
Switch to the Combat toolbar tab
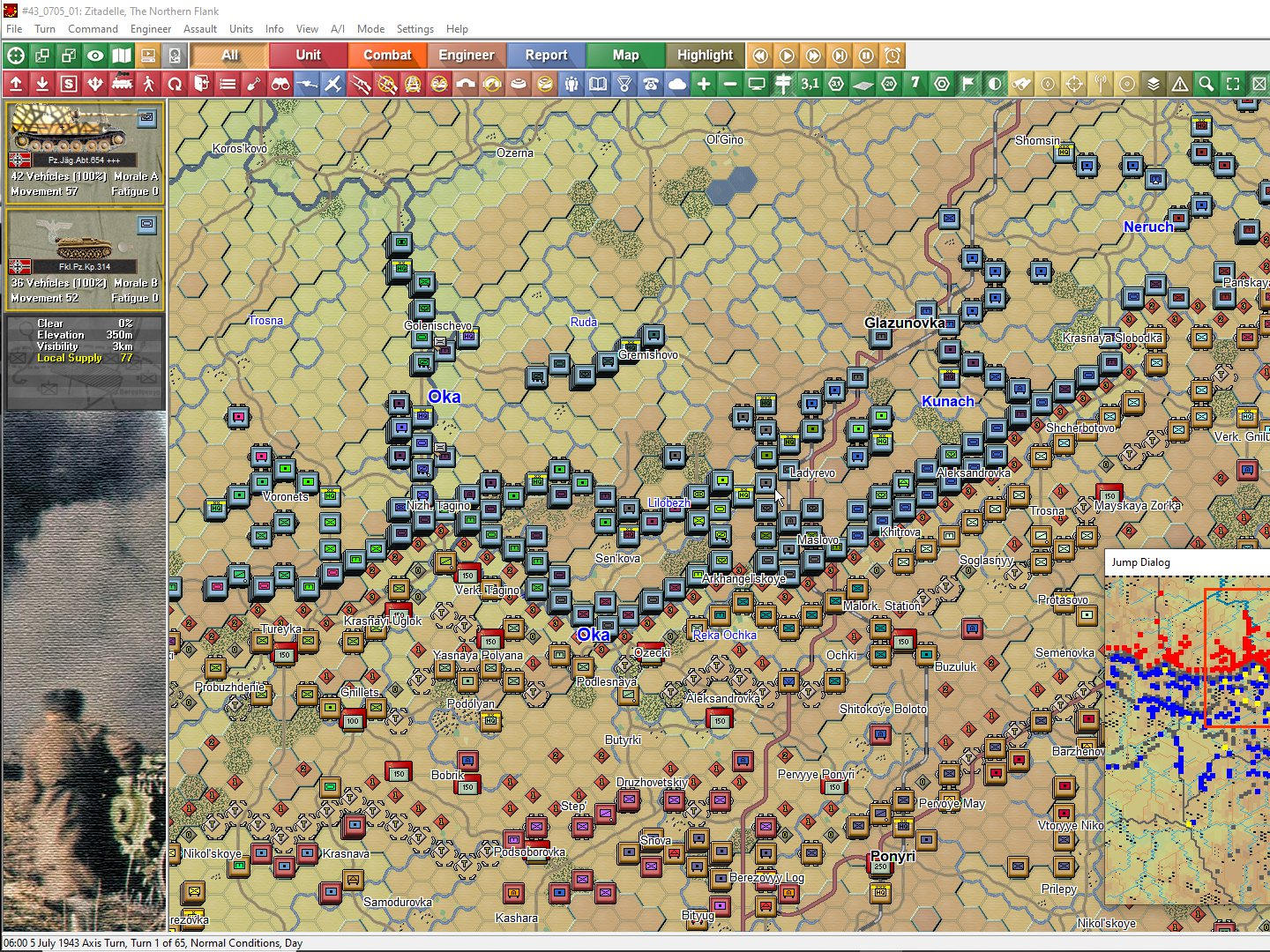[x=387, y=55]
